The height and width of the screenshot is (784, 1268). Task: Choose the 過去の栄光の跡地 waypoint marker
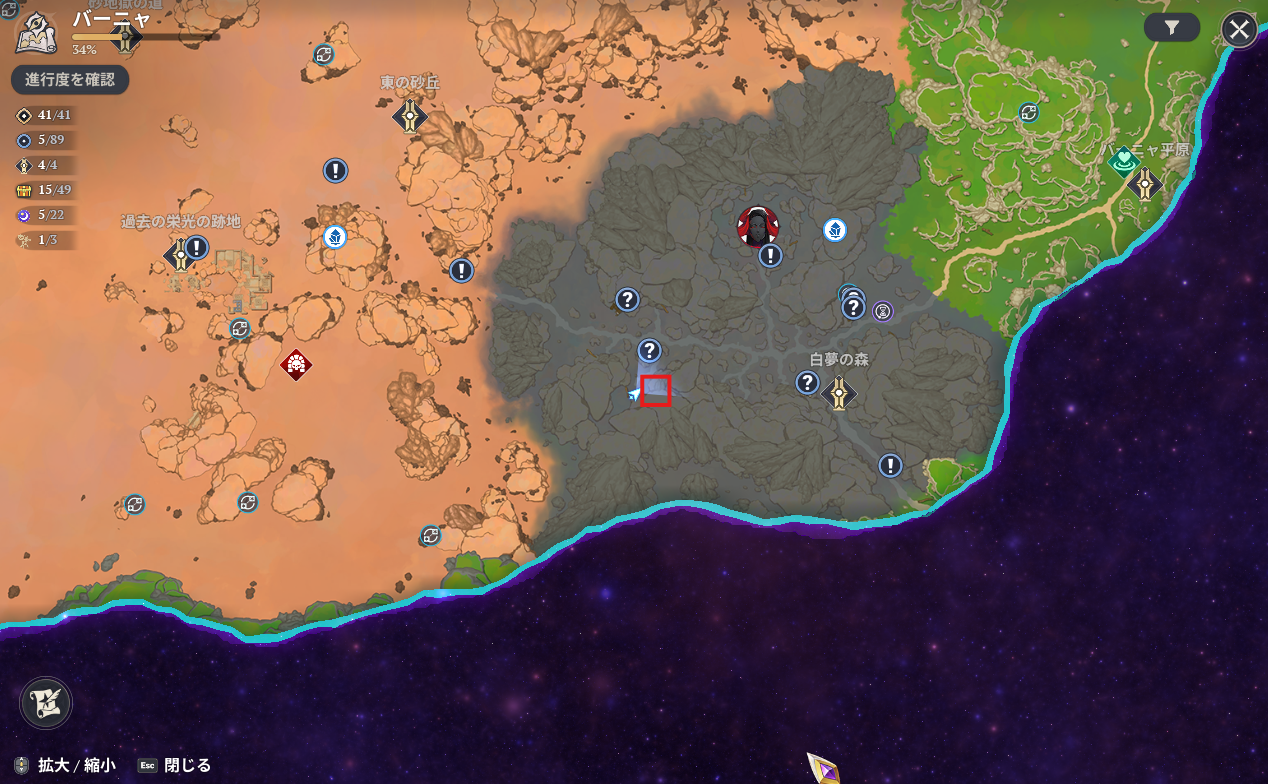pos(179,255)
